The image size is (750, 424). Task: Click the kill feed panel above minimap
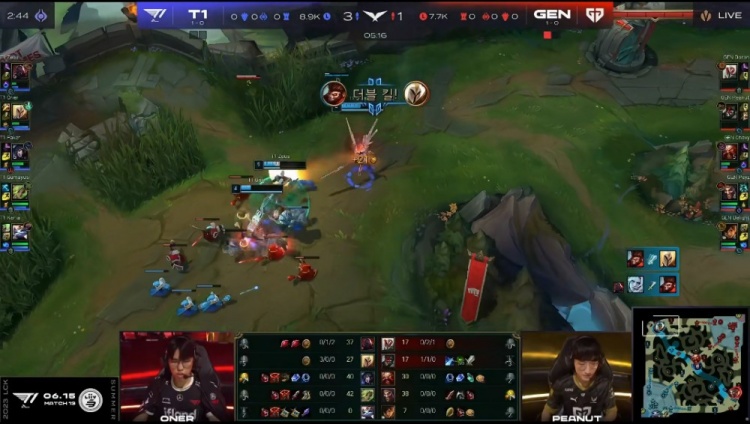652,271
